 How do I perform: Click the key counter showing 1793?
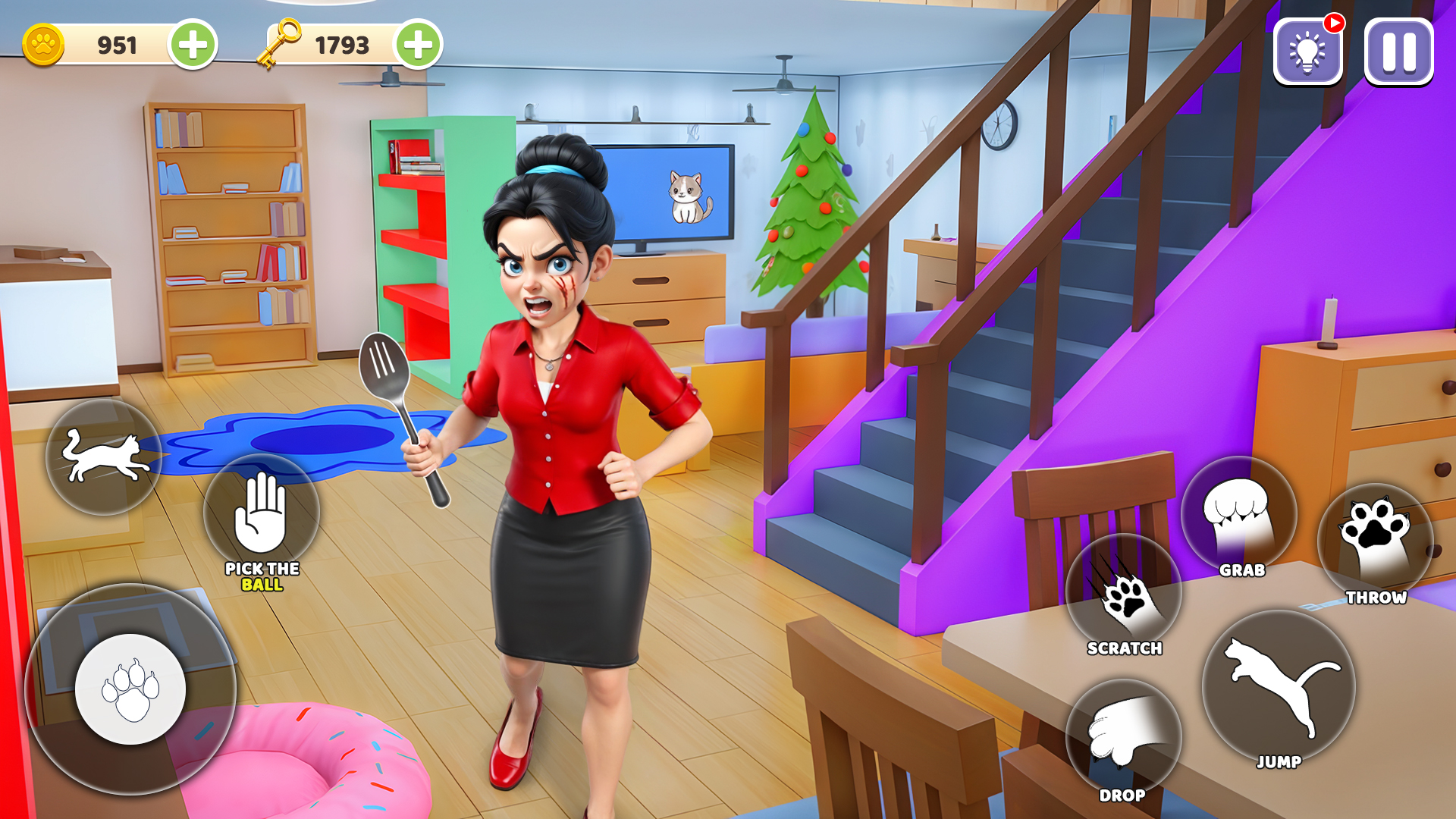coord(343,44)
